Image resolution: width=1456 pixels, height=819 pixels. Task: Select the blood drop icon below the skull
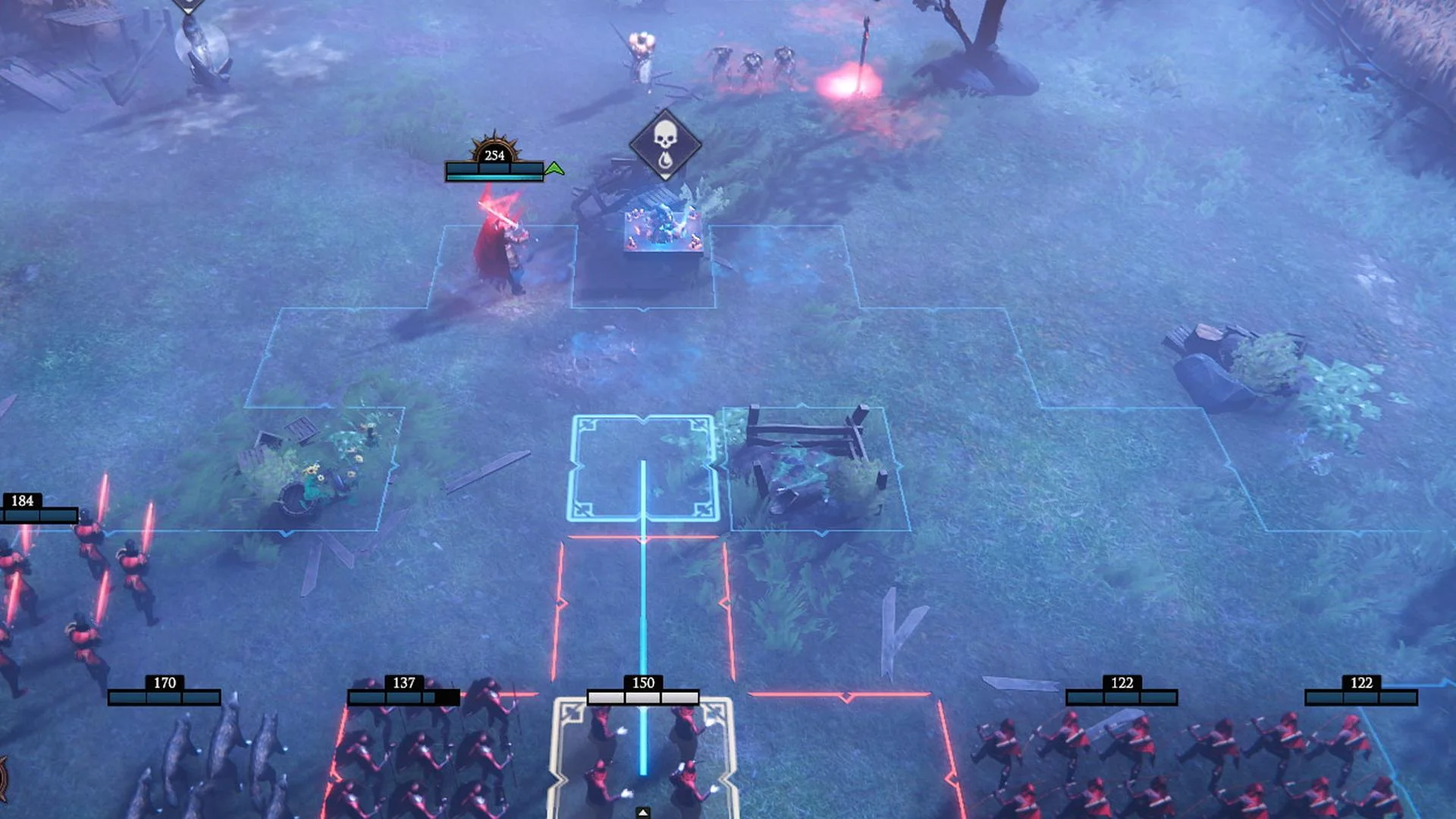(x=666, y=160)
